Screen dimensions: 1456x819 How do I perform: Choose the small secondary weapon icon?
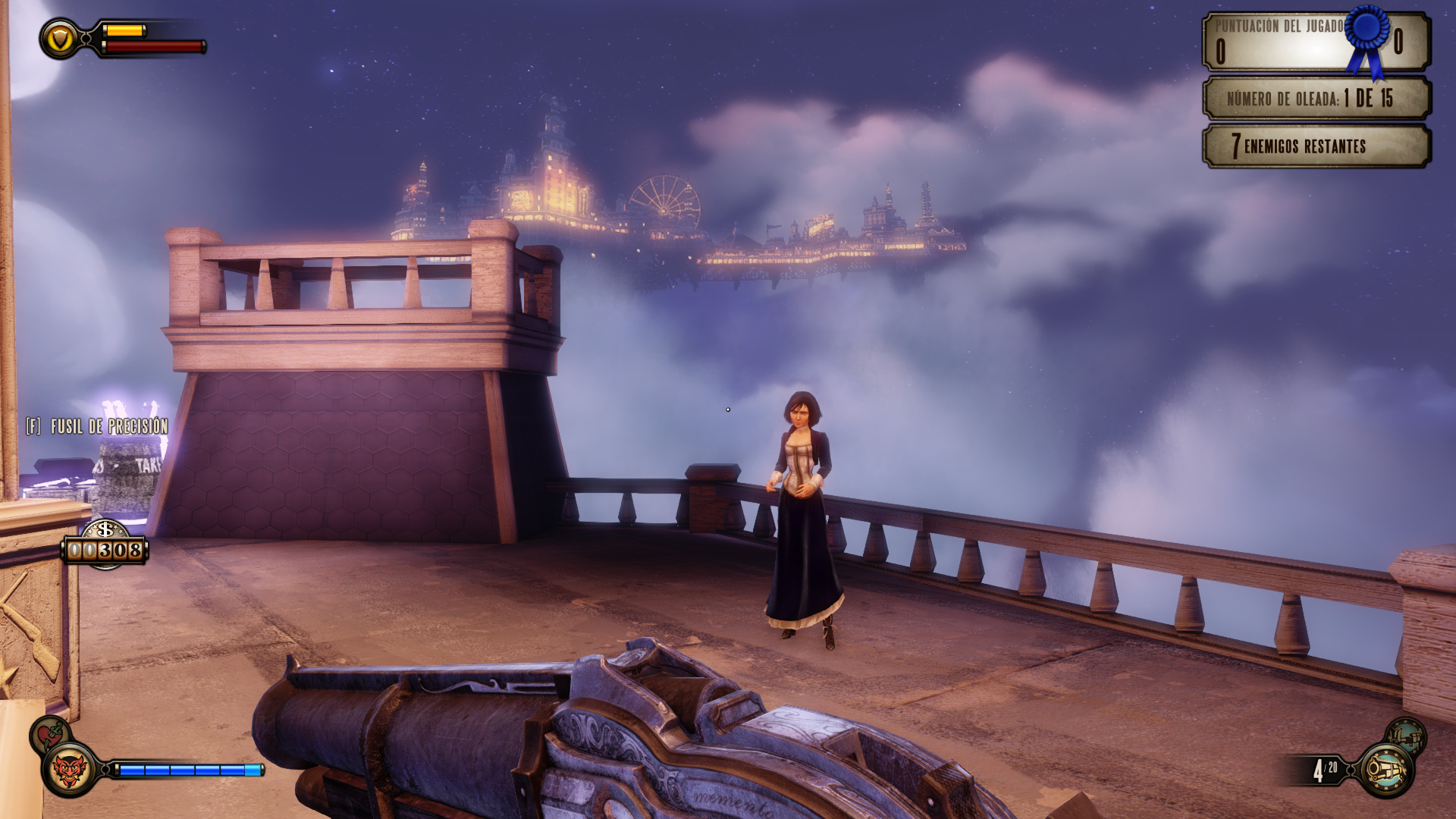tap(1406, 736)
